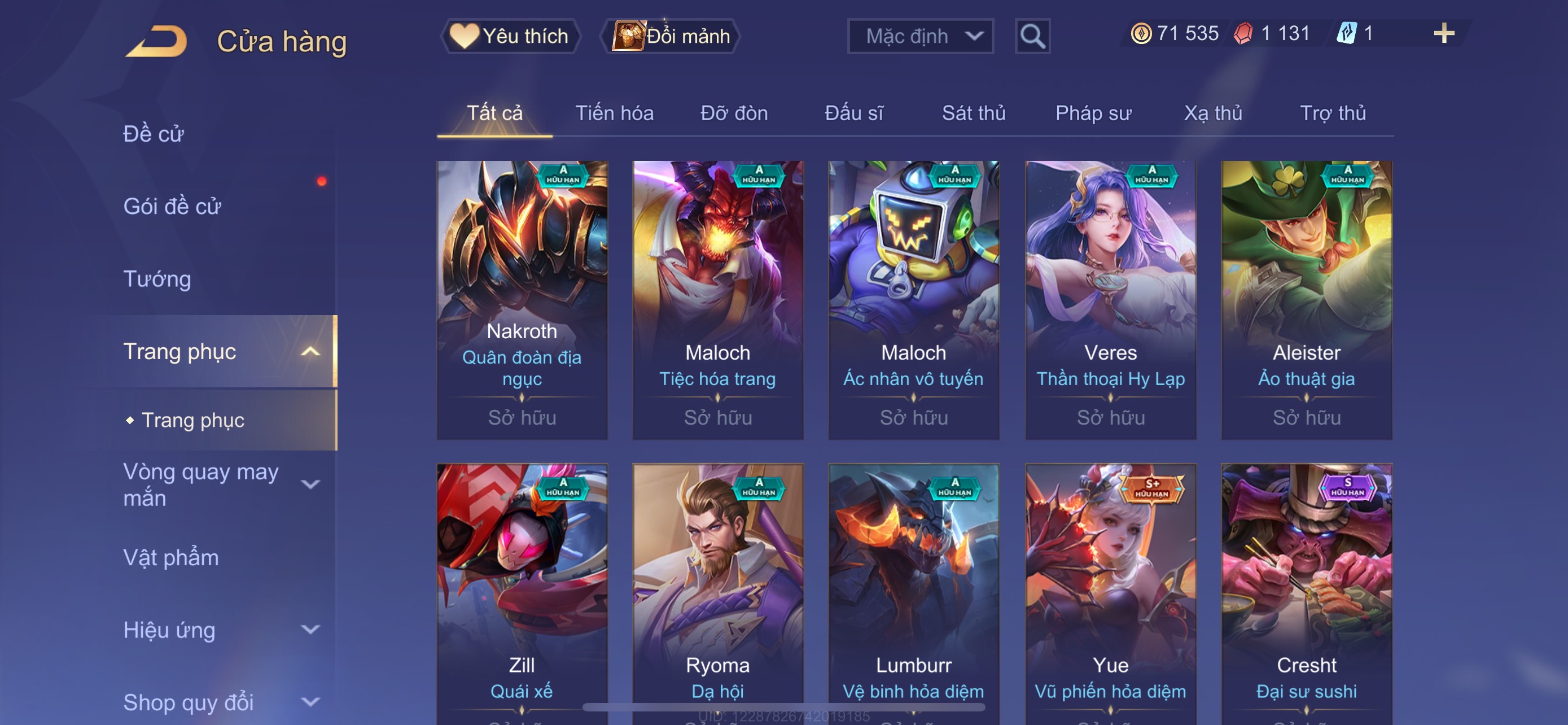
Task: Choose the Trợ thủ tab
Action: (x=1333, y=113)
